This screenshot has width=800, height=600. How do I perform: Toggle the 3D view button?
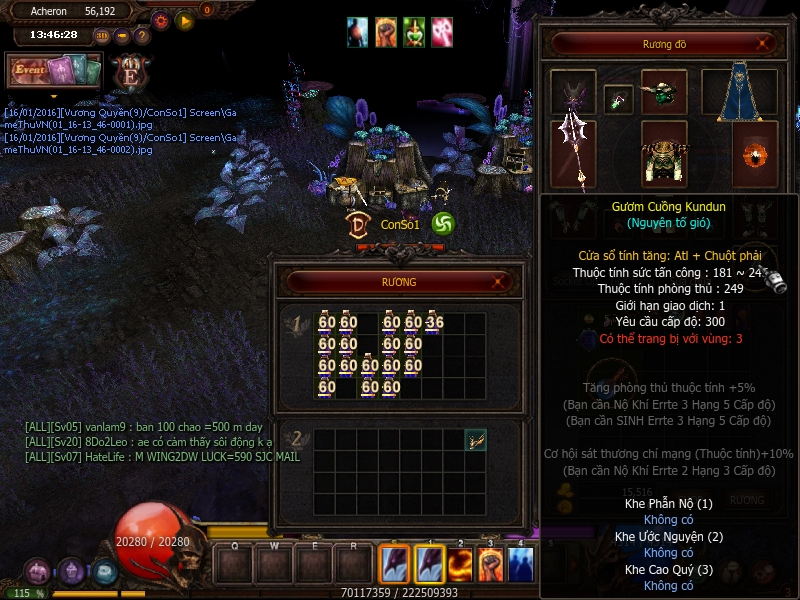pyautogui.click(x=102, y=36)
